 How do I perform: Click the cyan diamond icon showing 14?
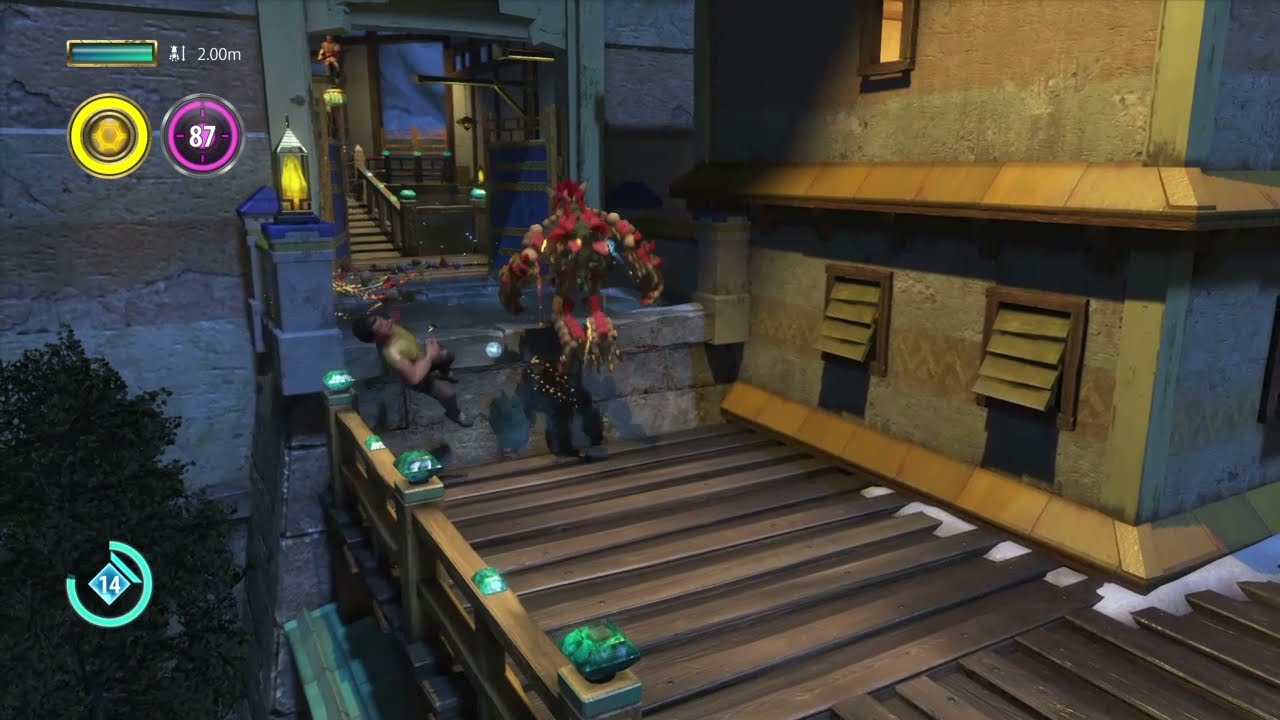click(108, 584)
